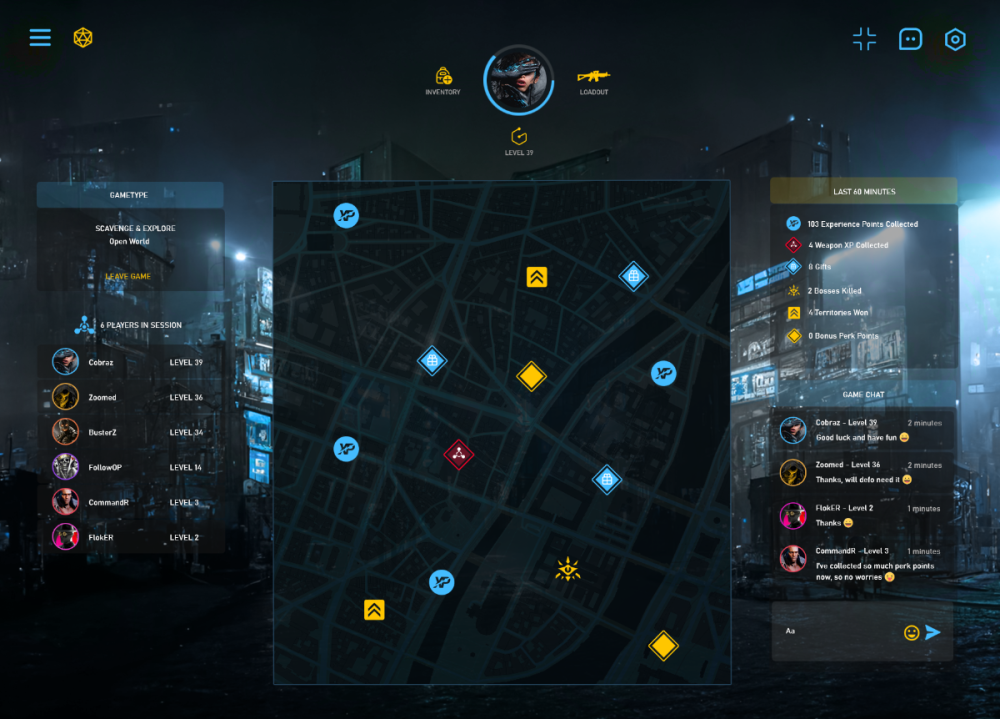Pick CommandR from the player list
Viewport: 1000px width, 719px height.
click(x=130, y=502)
